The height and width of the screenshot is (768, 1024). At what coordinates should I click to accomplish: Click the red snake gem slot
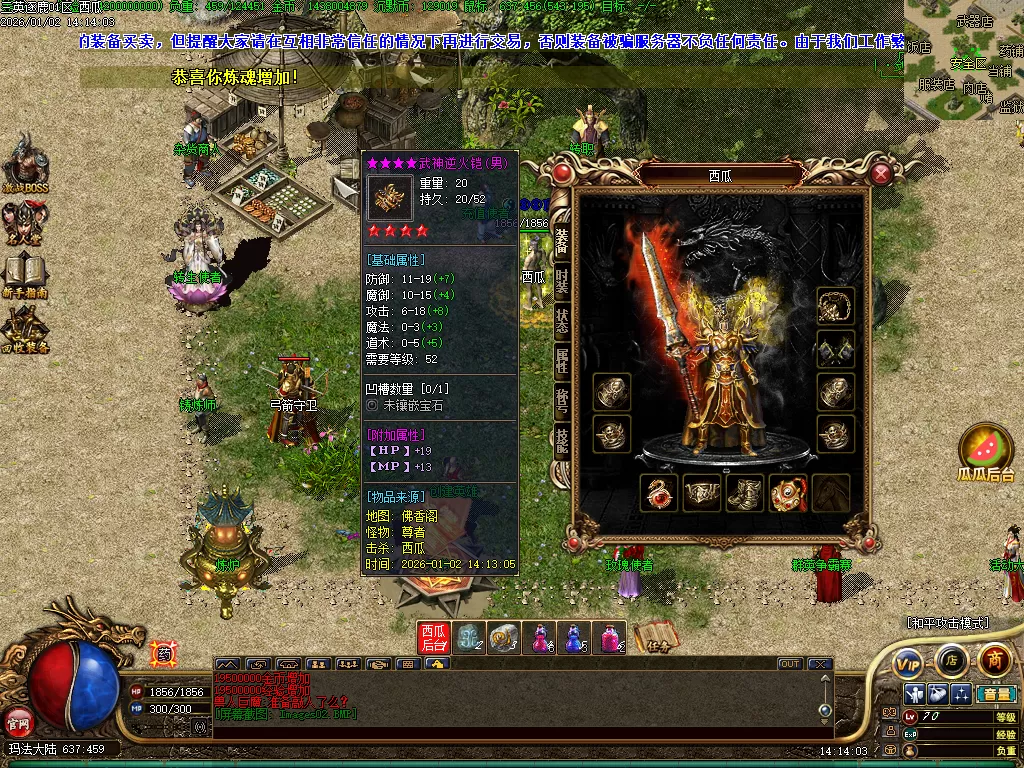point(659,493)
